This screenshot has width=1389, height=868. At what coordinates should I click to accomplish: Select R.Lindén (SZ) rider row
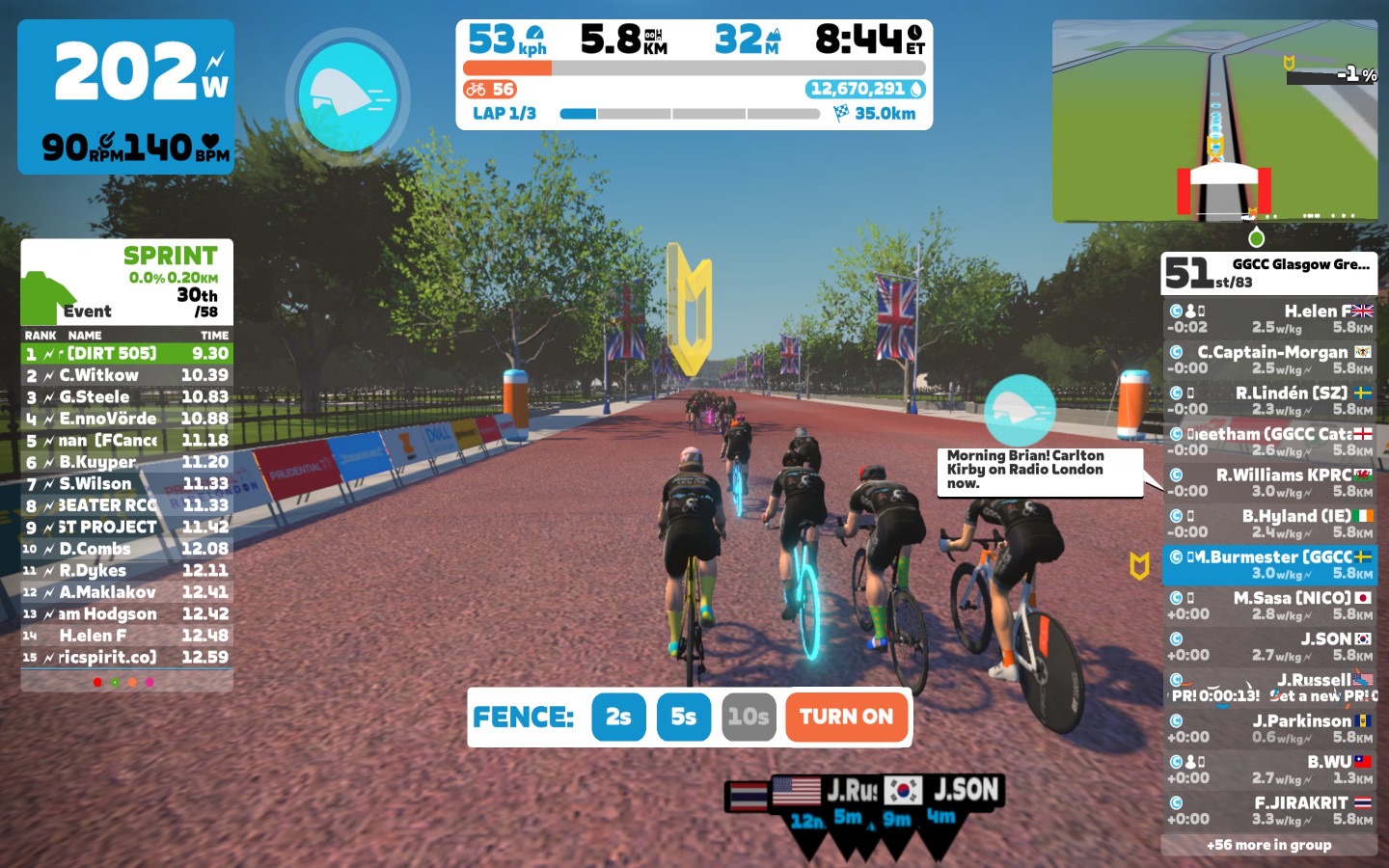coord(1269,400)
